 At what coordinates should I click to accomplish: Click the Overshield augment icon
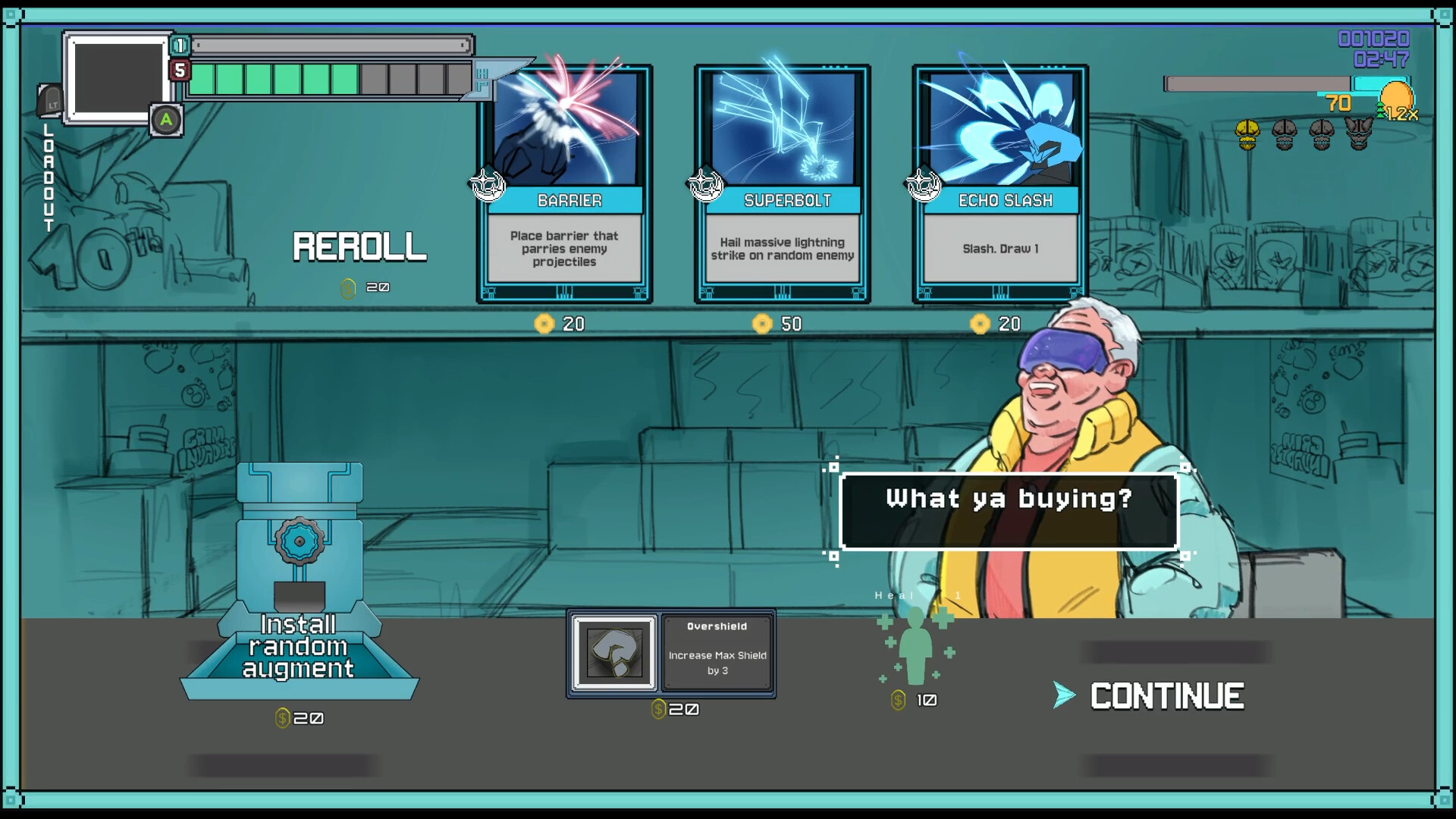pos(614,652)
